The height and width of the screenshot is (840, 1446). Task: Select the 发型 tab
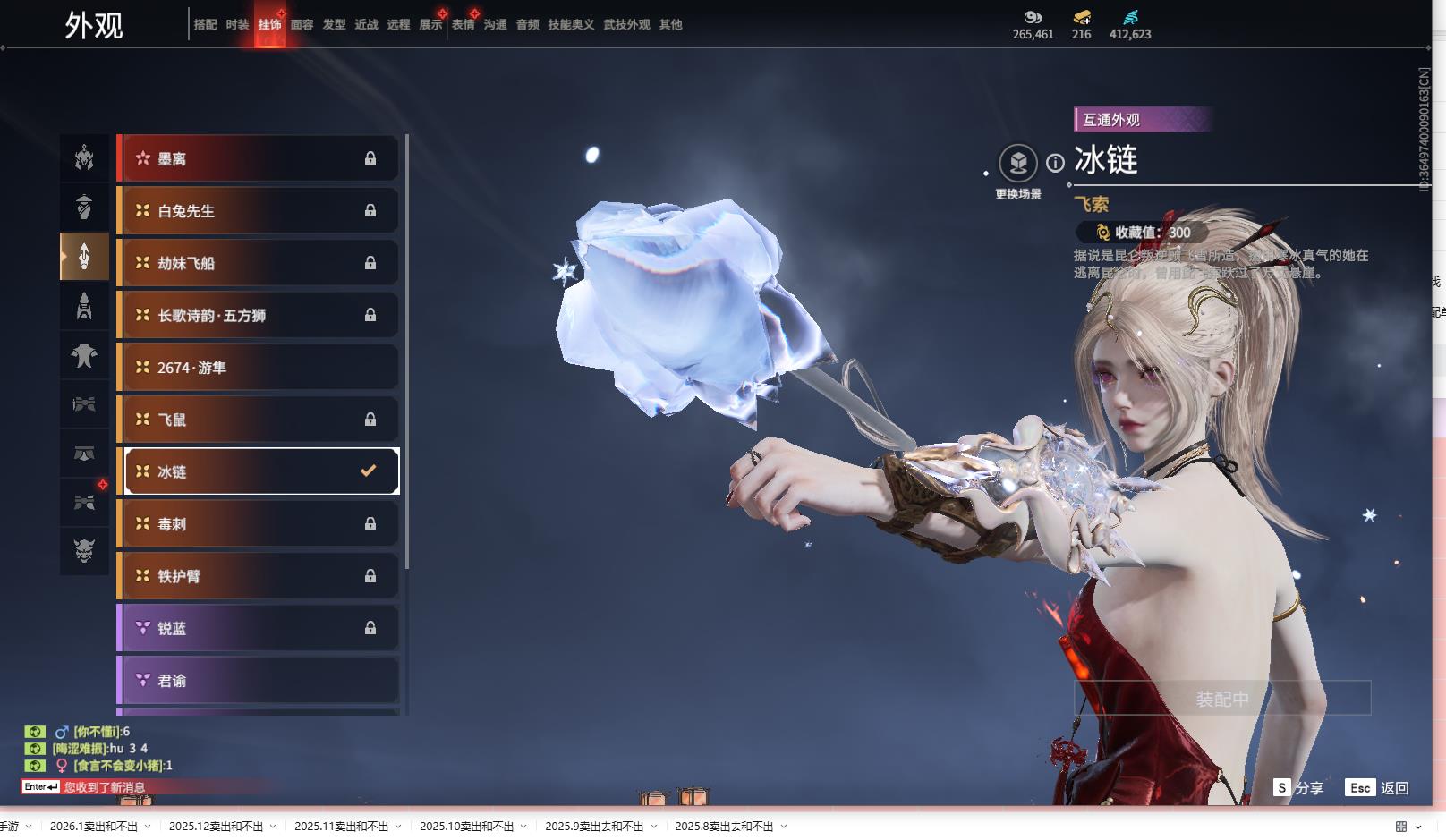click(334, 25)
